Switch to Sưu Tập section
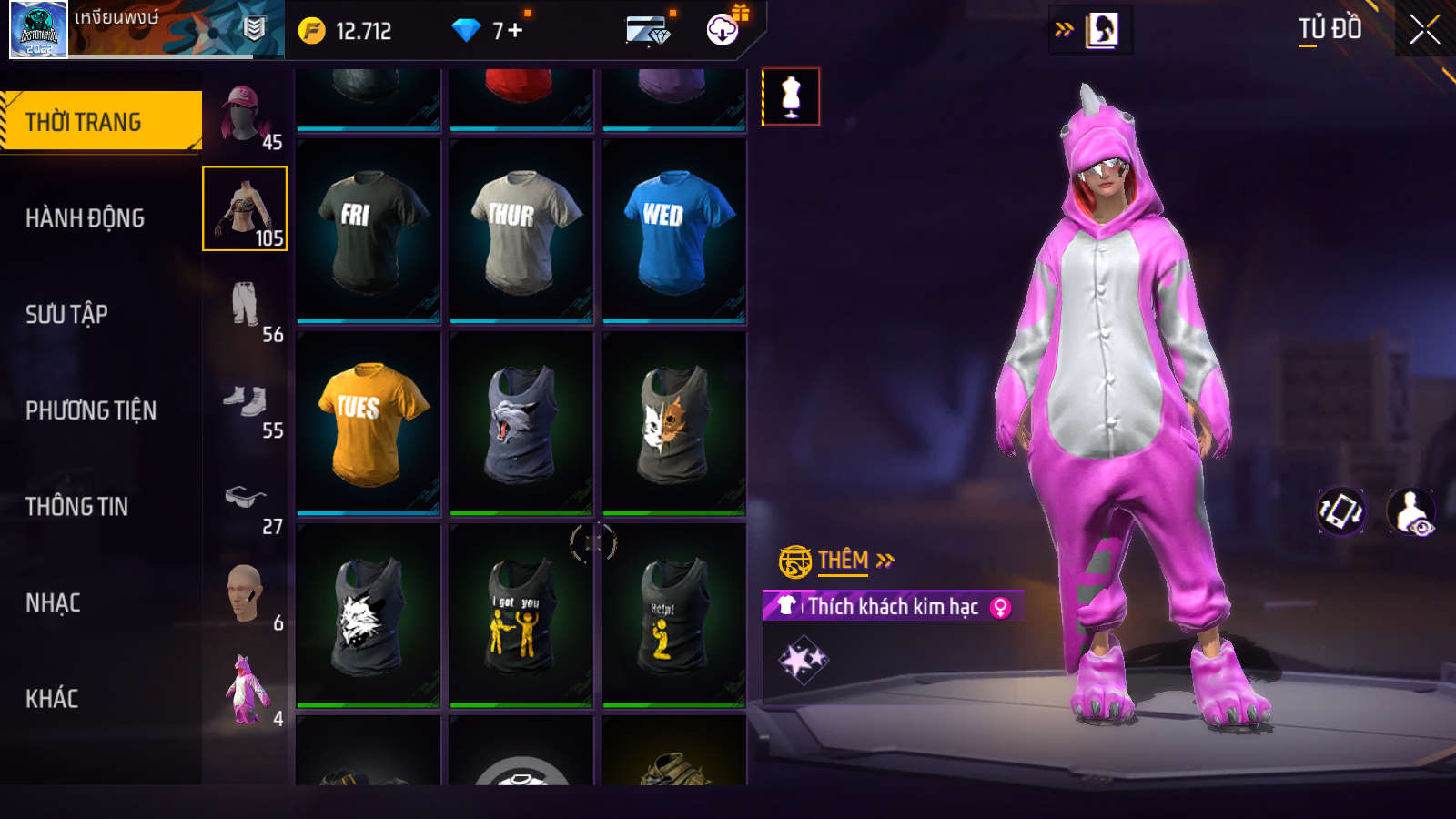This screenshot has height=819, width=1456. (x=66, y=315)
